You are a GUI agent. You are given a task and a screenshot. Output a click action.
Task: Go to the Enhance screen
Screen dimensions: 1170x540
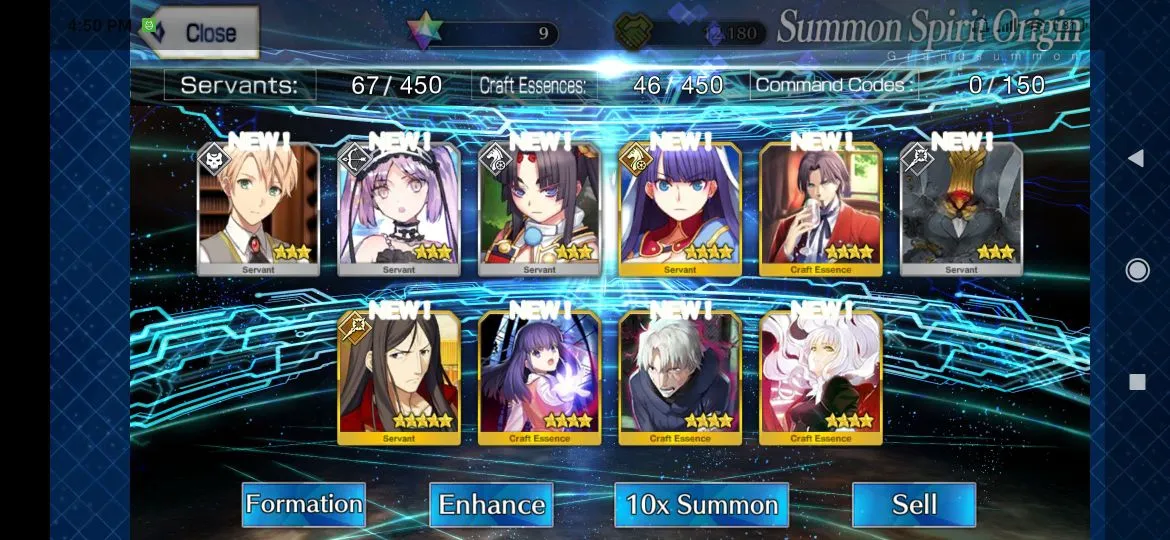[x=492, y=504]
